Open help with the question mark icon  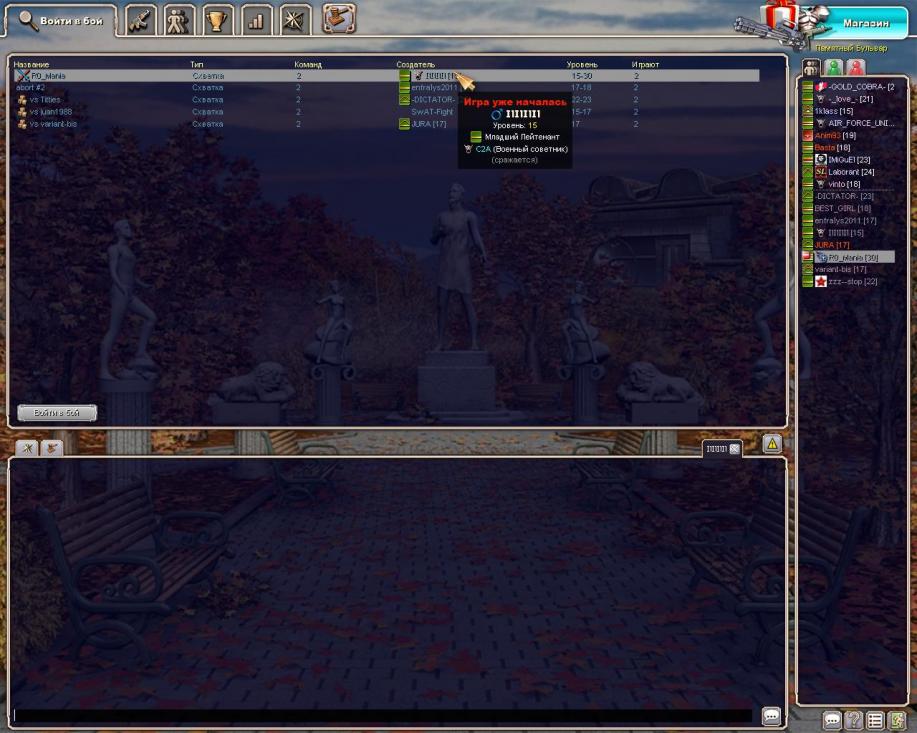pos(854,720)
